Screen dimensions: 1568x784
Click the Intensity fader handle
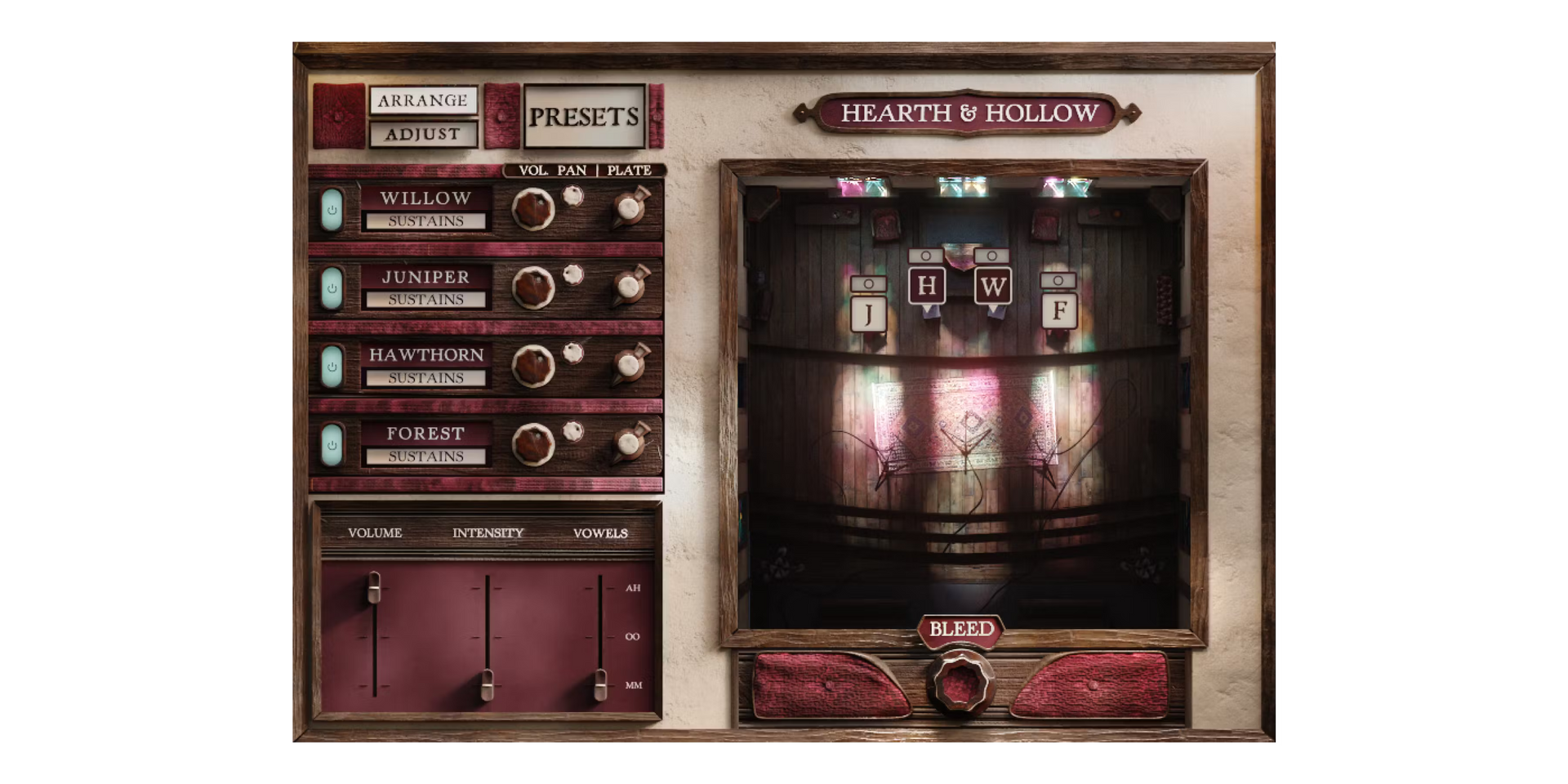pyautogui.click(x=487, y=684)
